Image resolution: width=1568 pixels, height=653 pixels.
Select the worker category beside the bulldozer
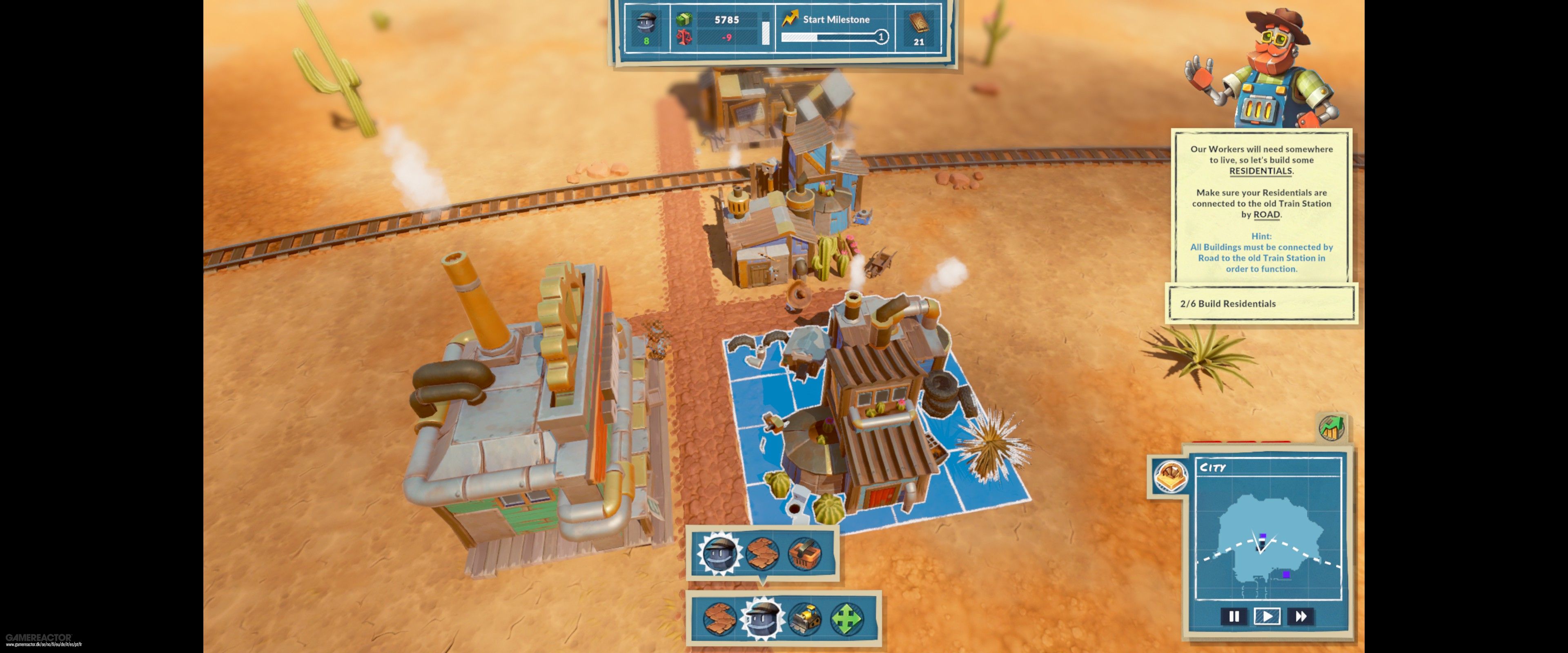pyautogui.click(x=762, y=619)
